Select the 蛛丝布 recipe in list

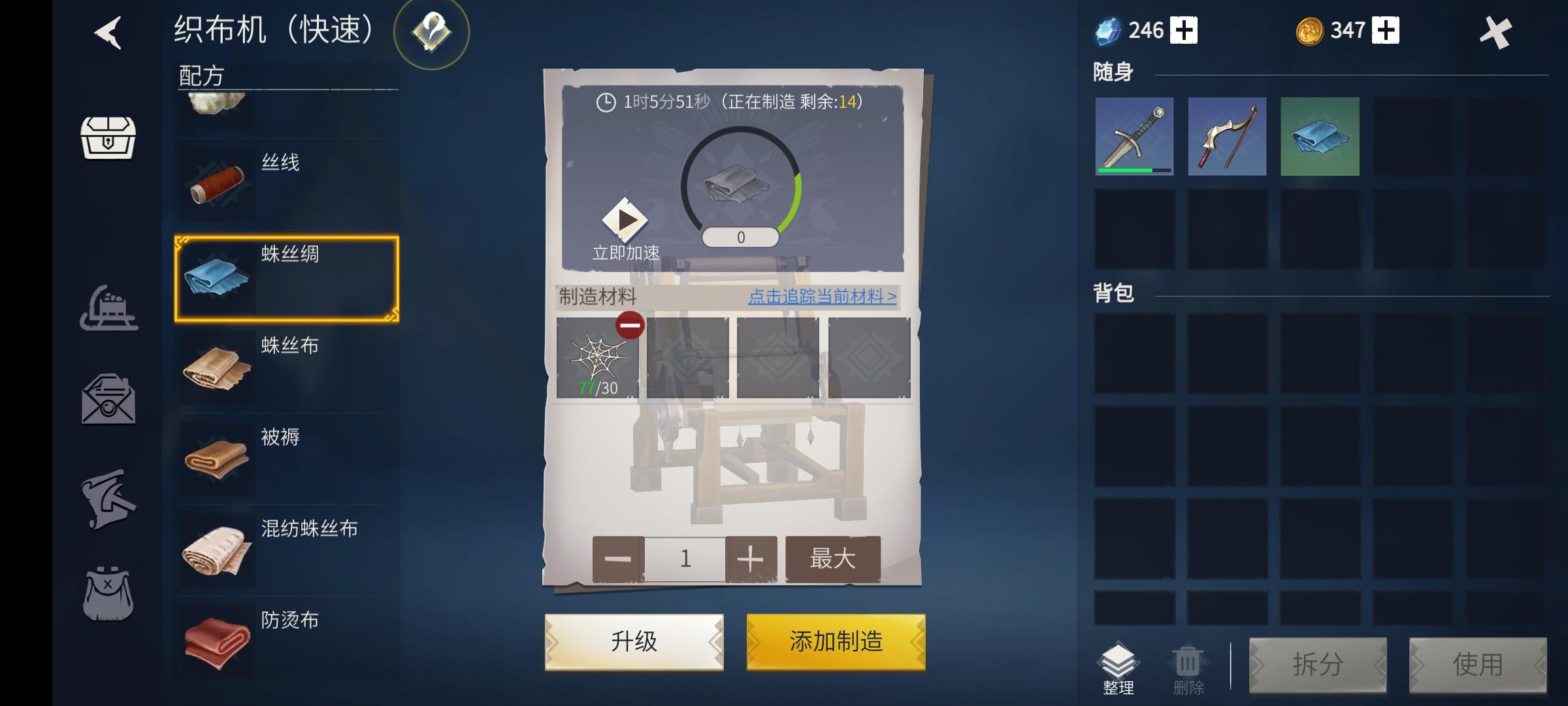click(x=287, y=366)
